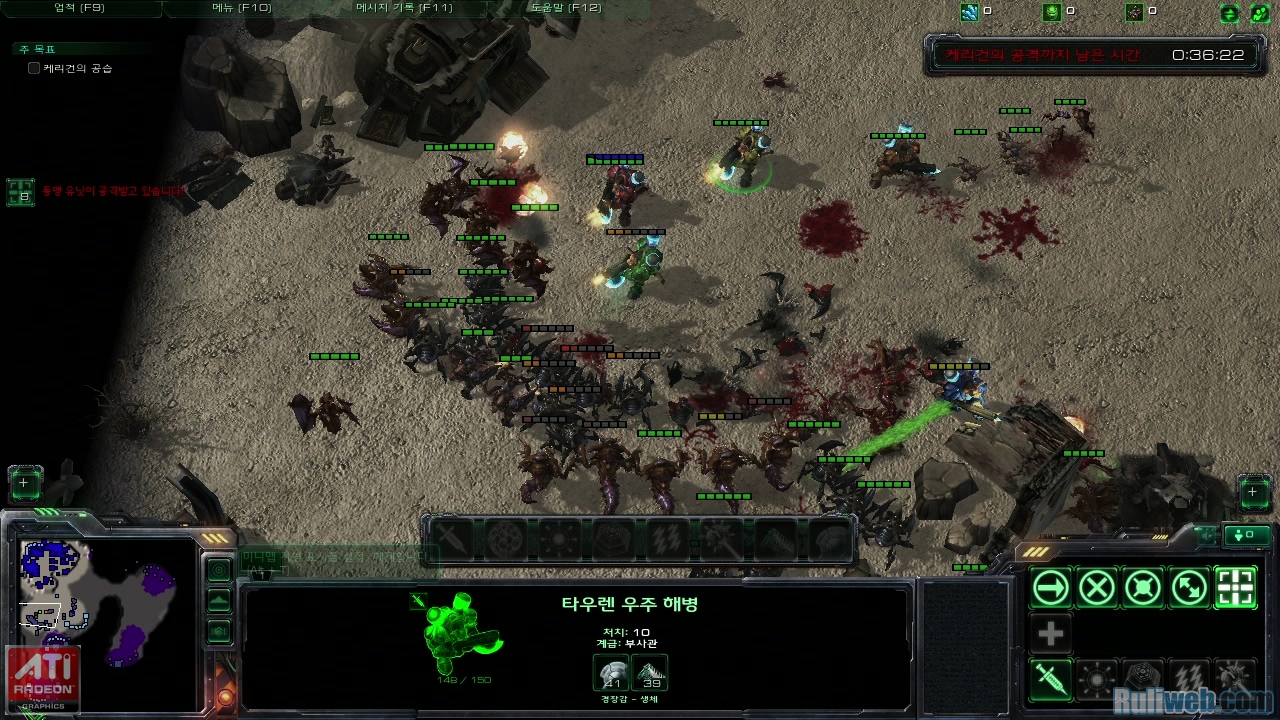Issue the Move command

[x=1051, y=588]
